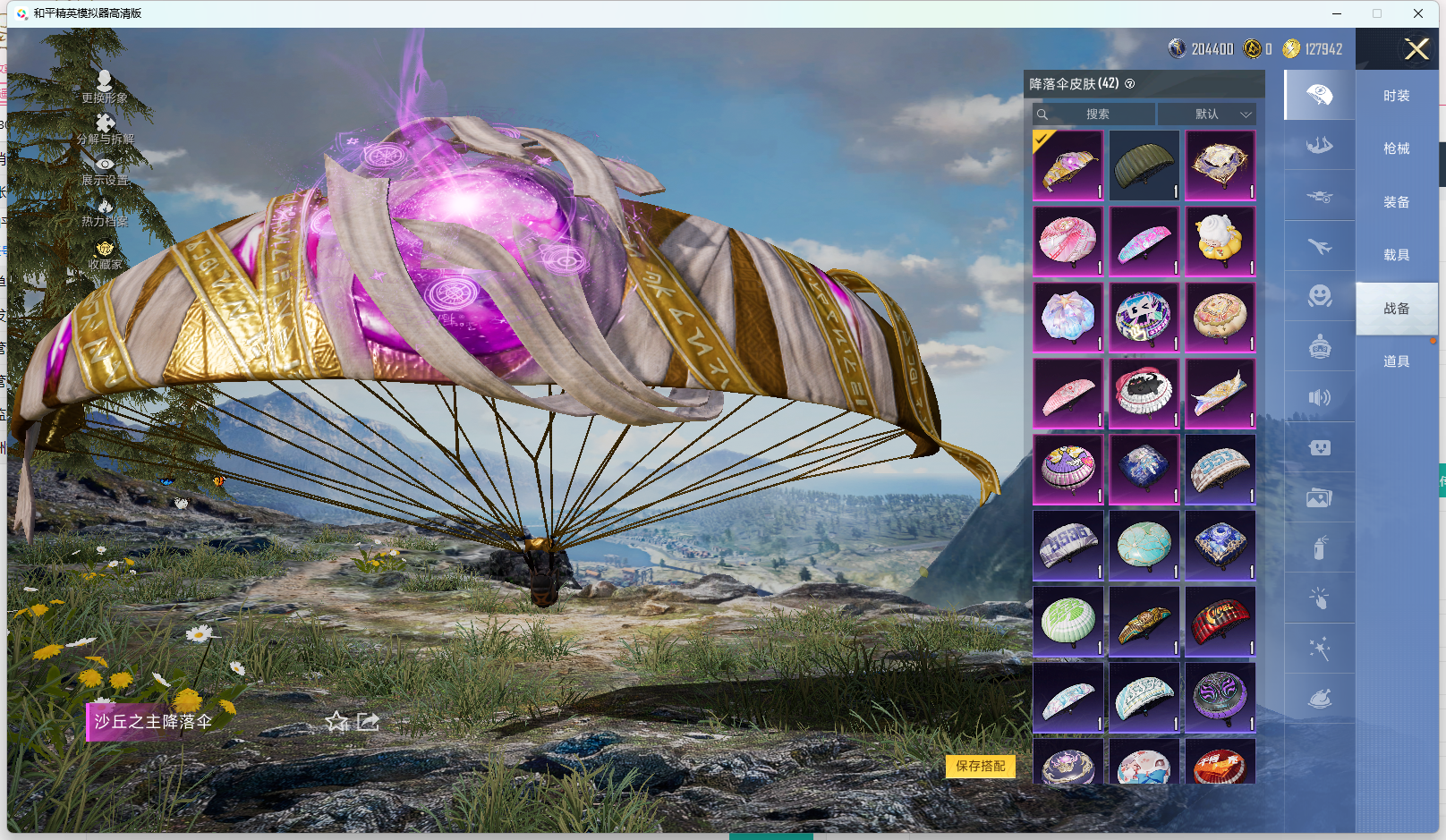Image resolution: width=1446 pixels, height=840 pixels.
Task: Select the 装备 equipment category
Action: click(1396, 202)
